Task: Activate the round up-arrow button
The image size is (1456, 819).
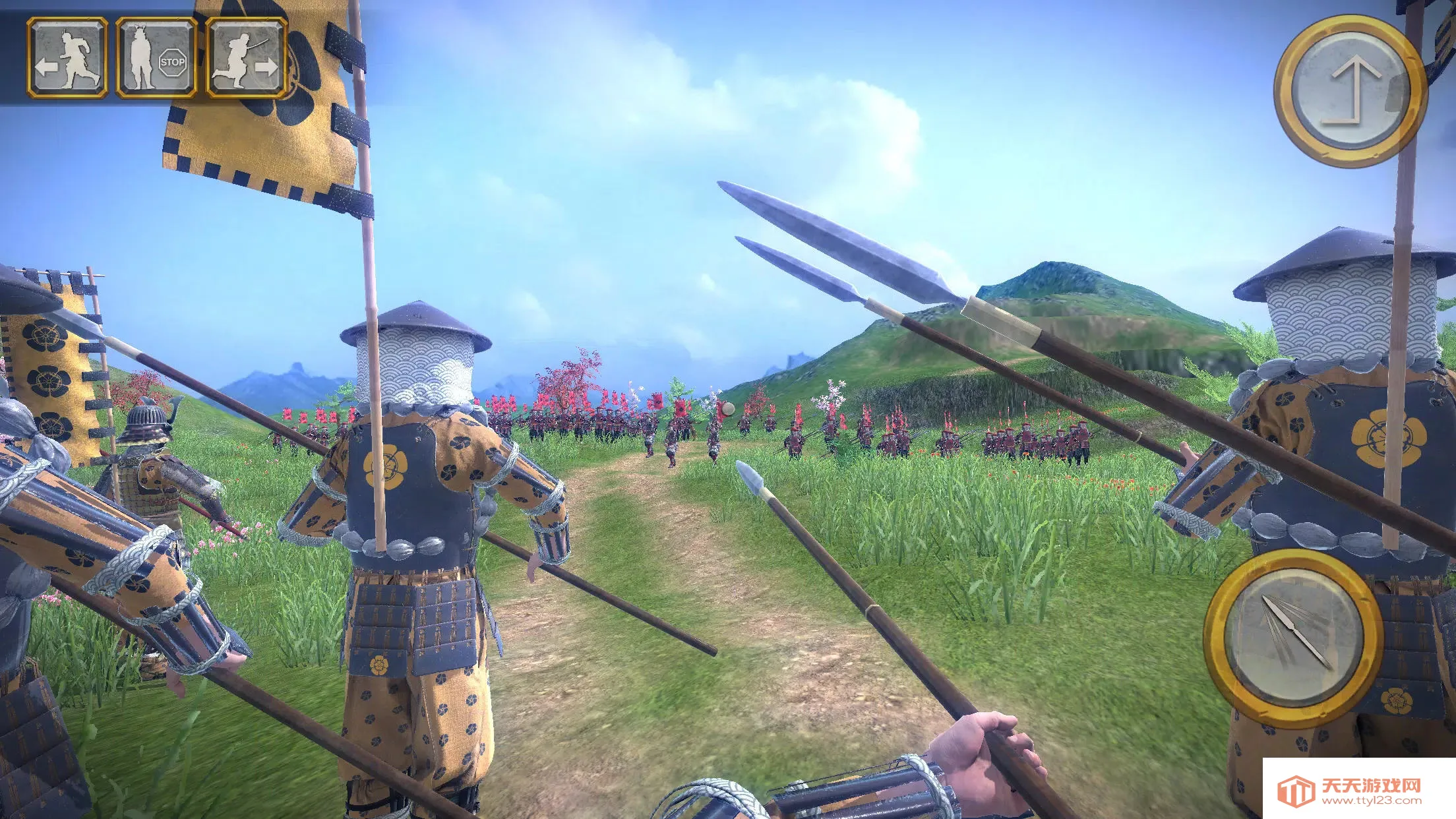Action: (x=1349, y=91)
